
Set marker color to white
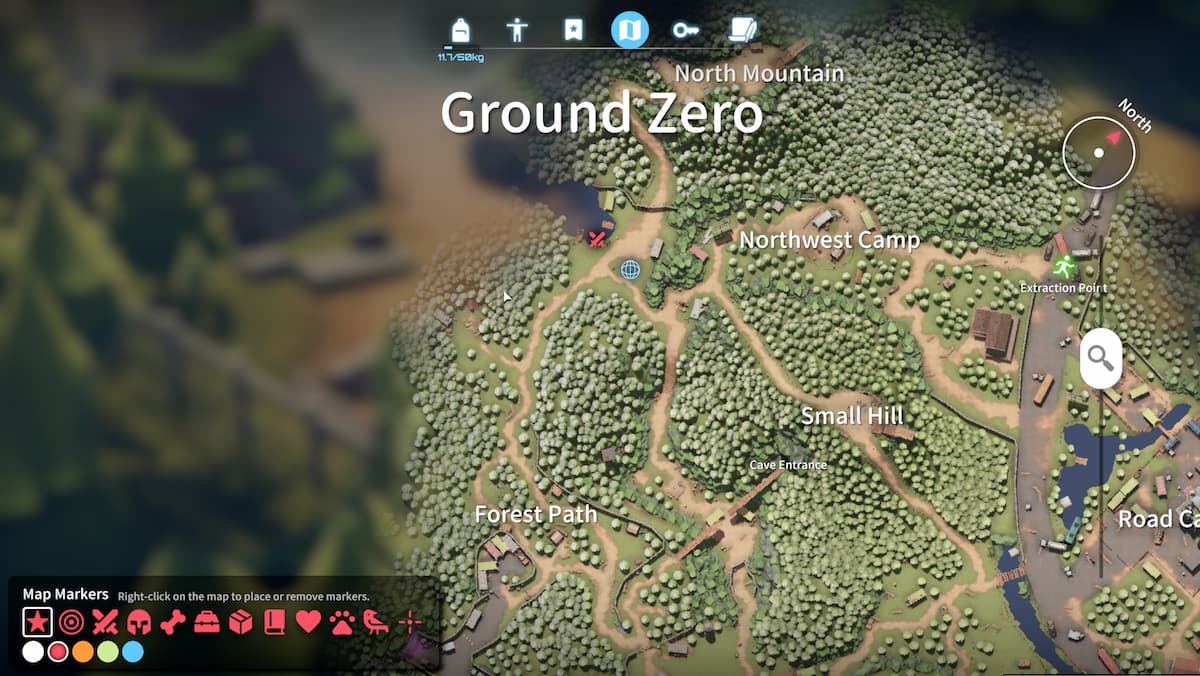click(33, 652)
